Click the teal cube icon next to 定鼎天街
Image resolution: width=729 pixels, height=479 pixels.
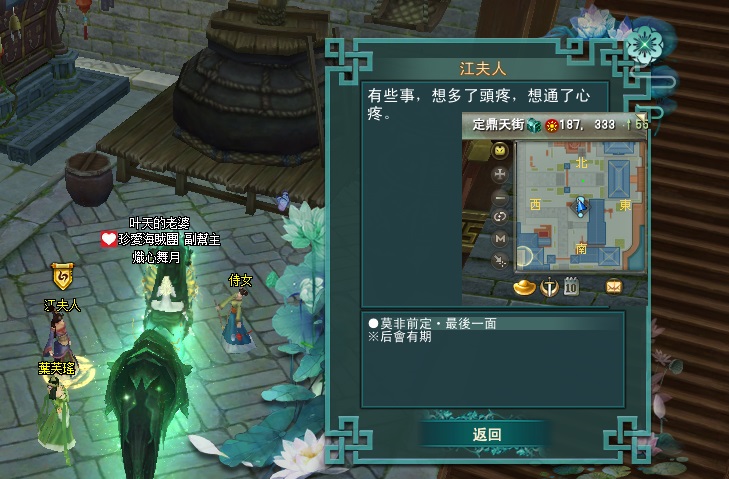coord(535,125)
